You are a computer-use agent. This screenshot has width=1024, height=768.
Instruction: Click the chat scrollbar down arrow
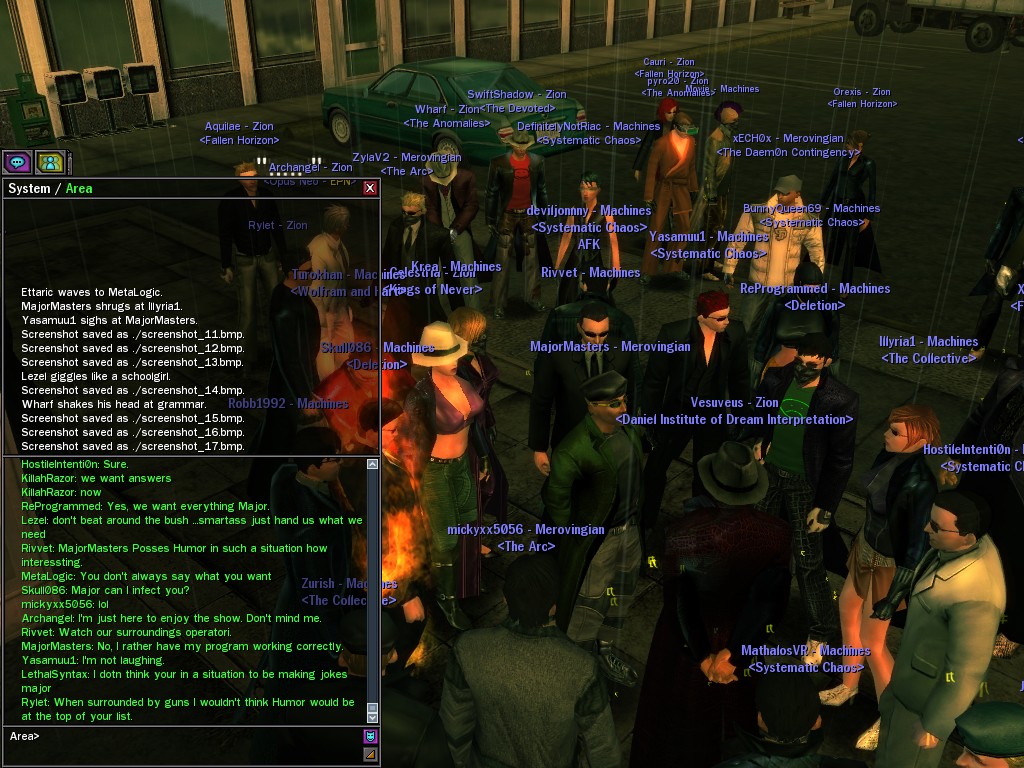click(373, 716)
